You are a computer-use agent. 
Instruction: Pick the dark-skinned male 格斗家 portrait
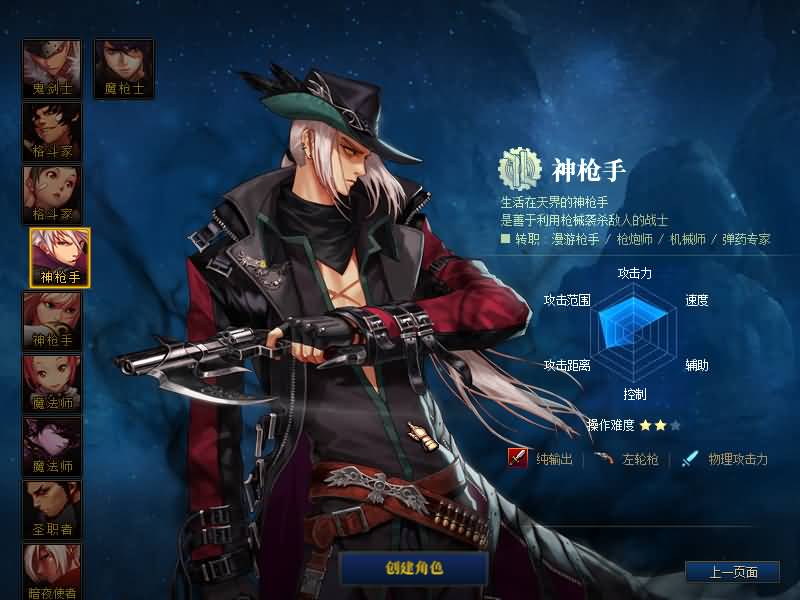point(52,131)
